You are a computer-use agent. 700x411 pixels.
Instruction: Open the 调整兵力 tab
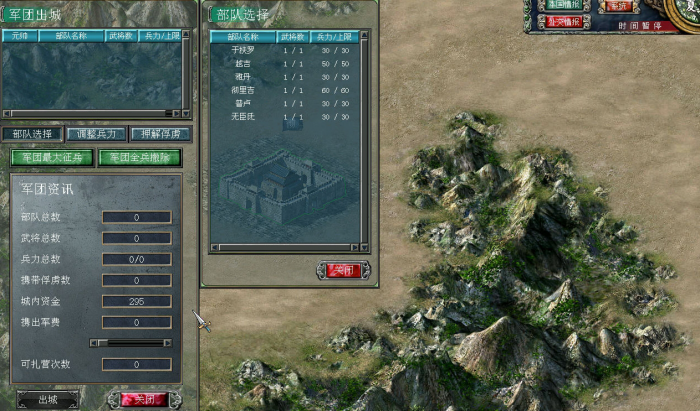(96, 133)
